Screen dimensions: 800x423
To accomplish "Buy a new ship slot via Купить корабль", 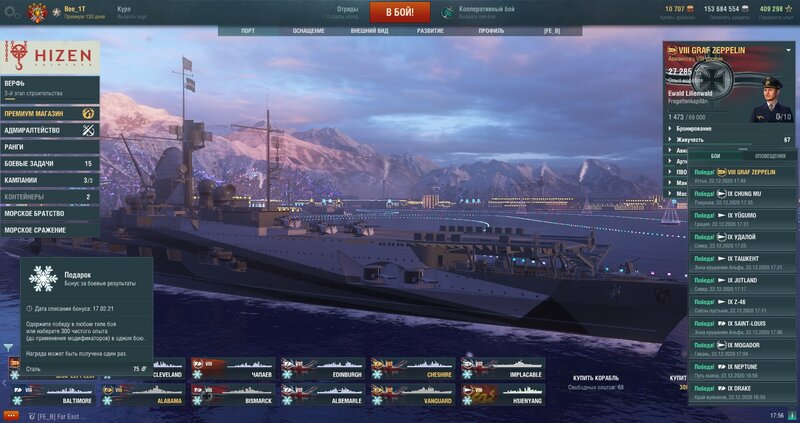I will point(596,378).
